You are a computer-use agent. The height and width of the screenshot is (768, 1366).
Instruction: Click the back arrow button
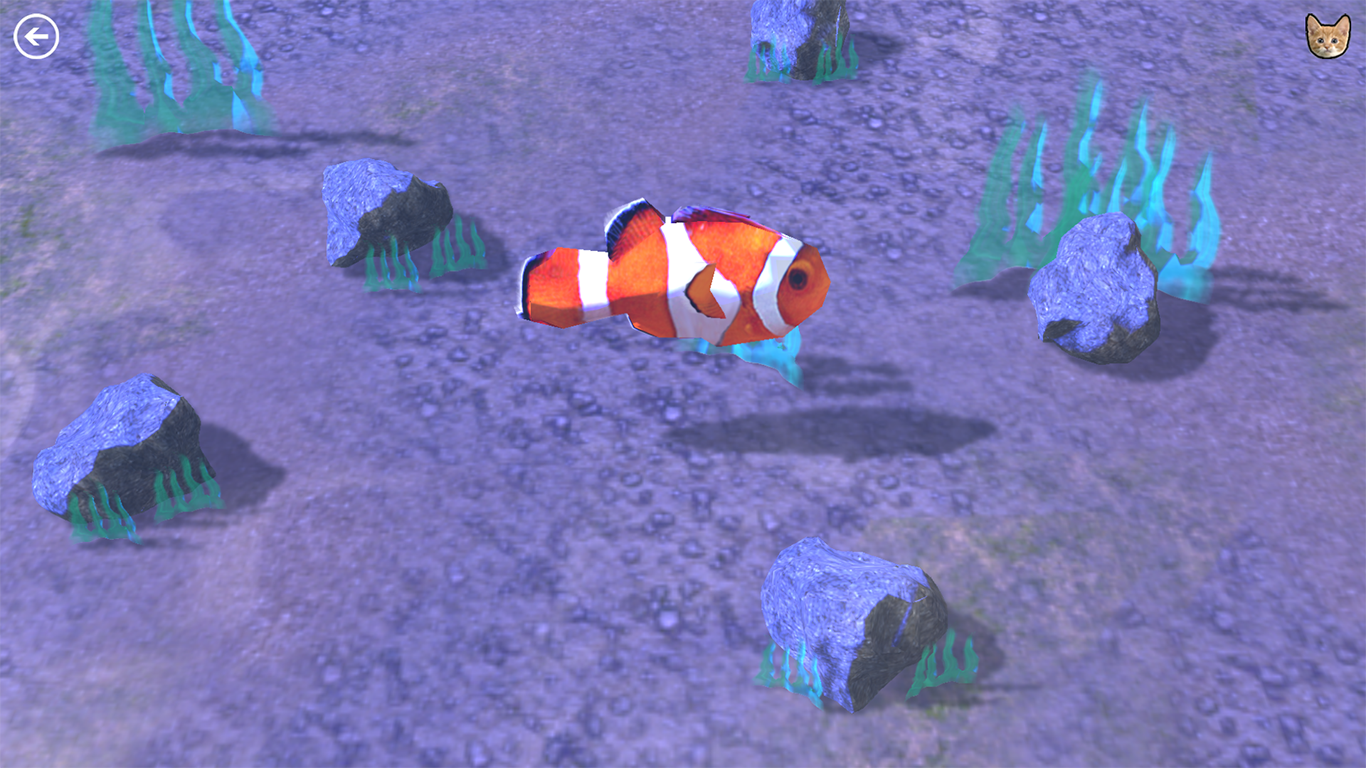(36, 36)
